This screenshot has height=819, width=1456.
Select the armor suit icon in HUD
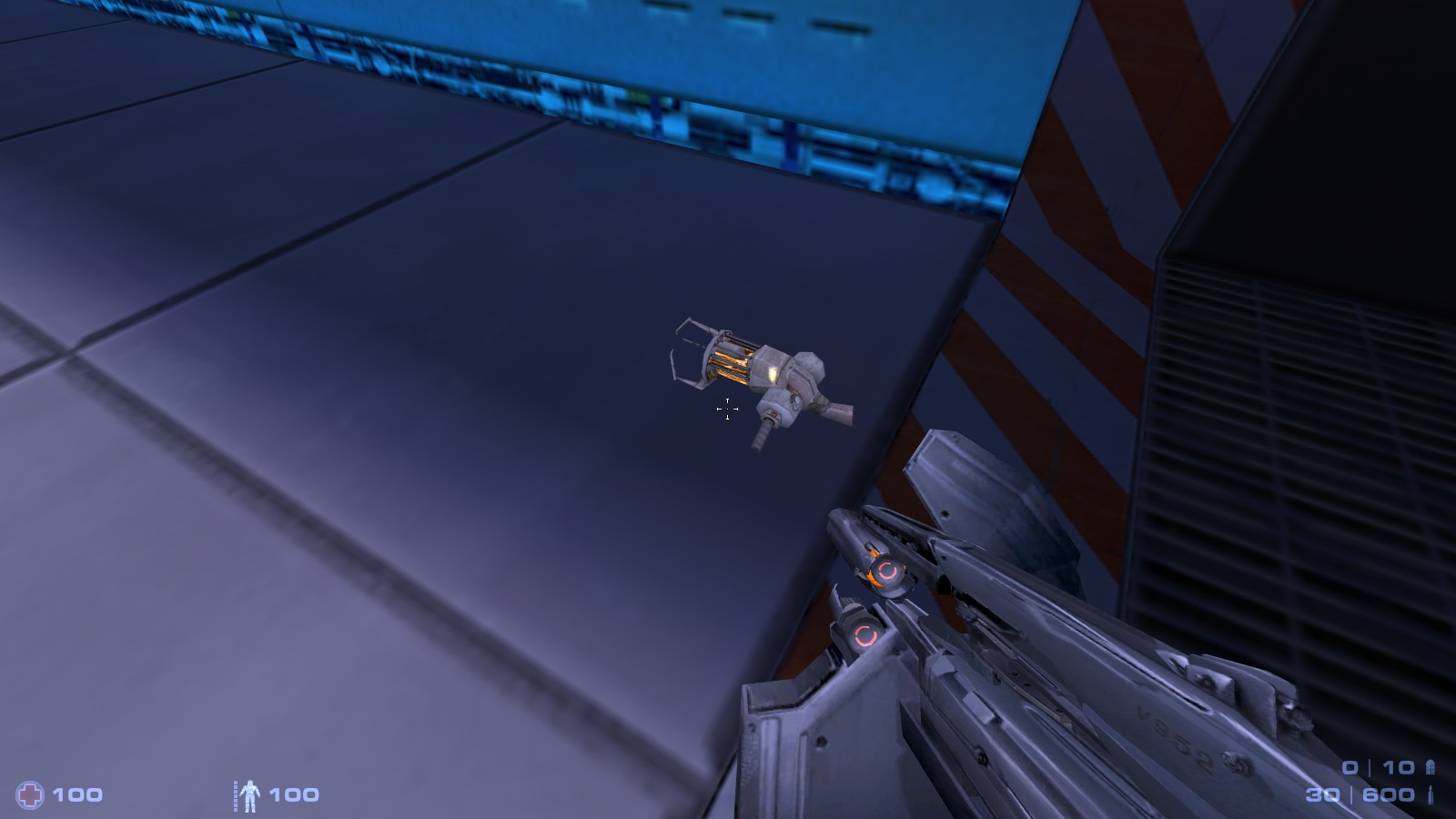pyautogui.click(x=251, y=794)
